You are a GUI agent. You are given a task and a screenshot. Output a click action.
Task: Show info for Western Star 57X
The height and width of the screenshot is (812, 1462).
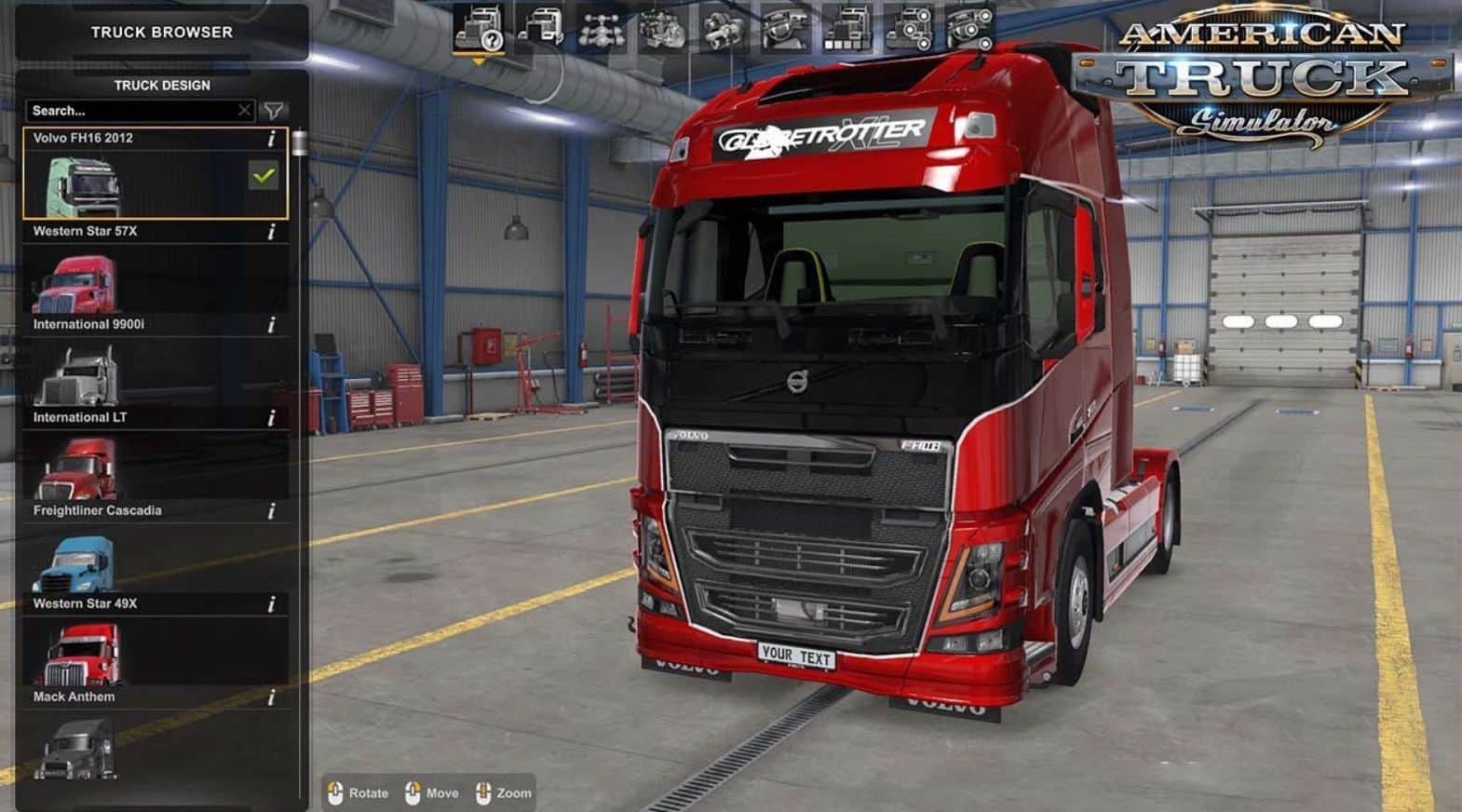click(x=271, y=232)
